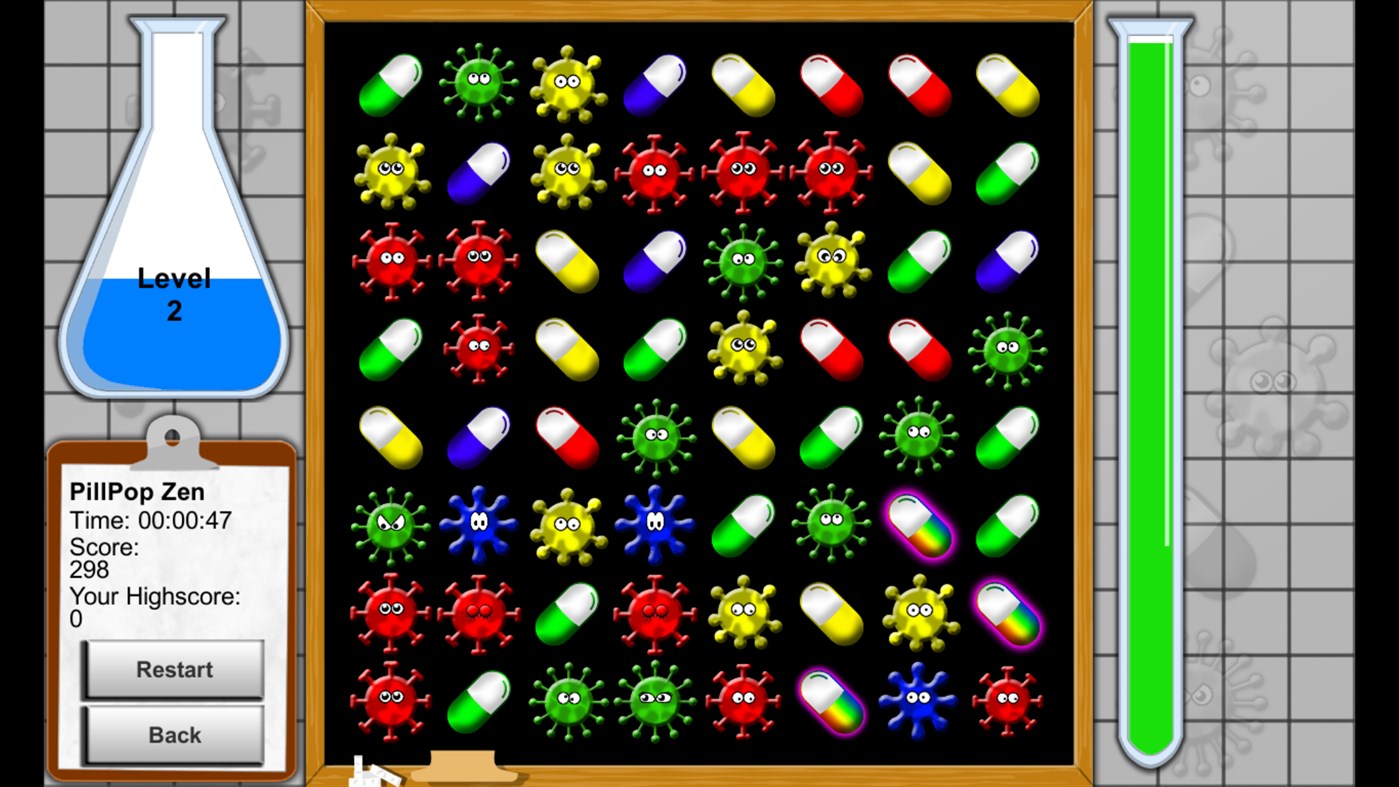
Task: Select the green virus at the right end of row four
Action: click(1006, 348)
